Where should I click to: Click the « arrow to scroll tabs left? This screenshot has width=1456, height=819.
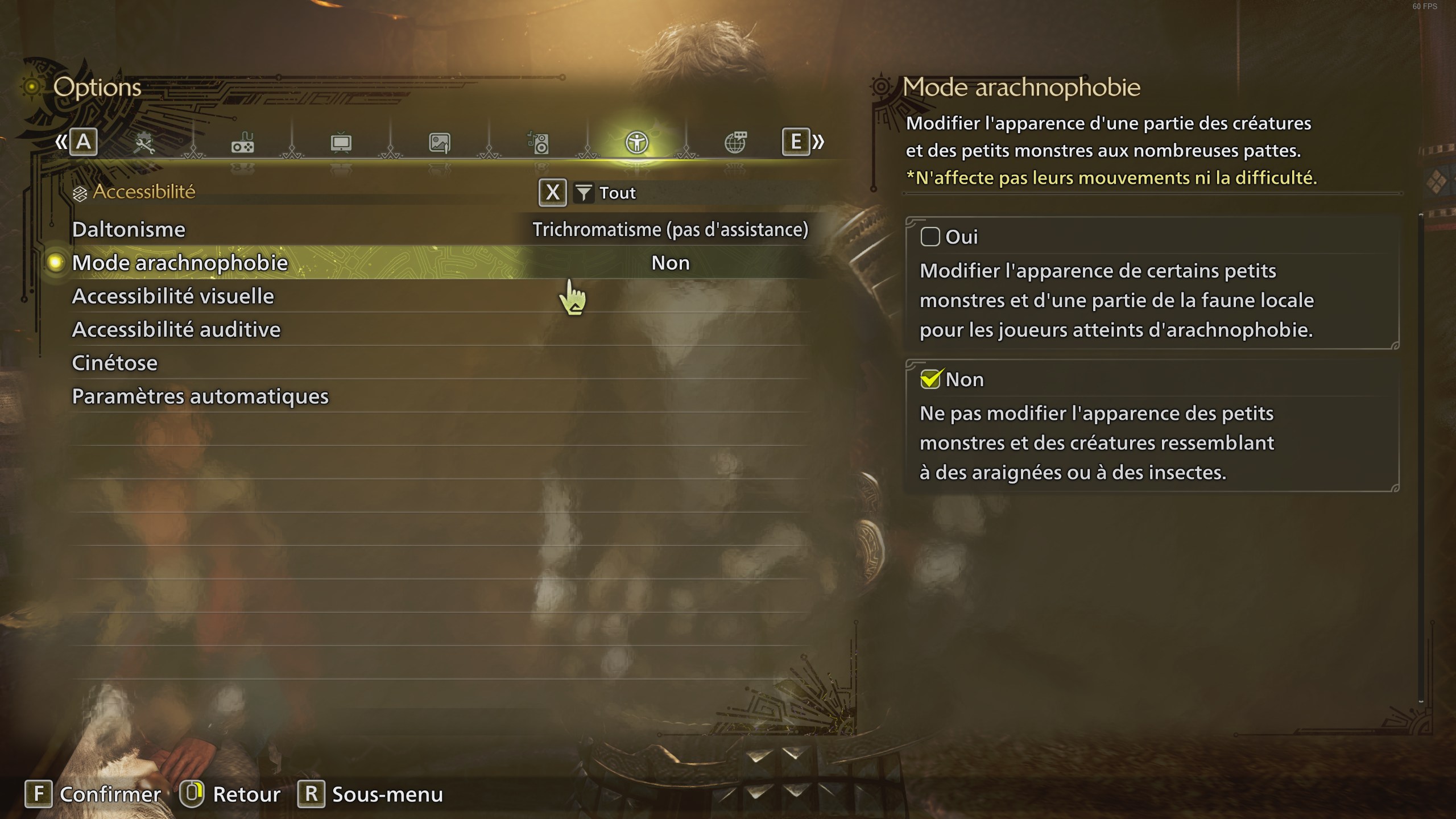coord(63,142)
